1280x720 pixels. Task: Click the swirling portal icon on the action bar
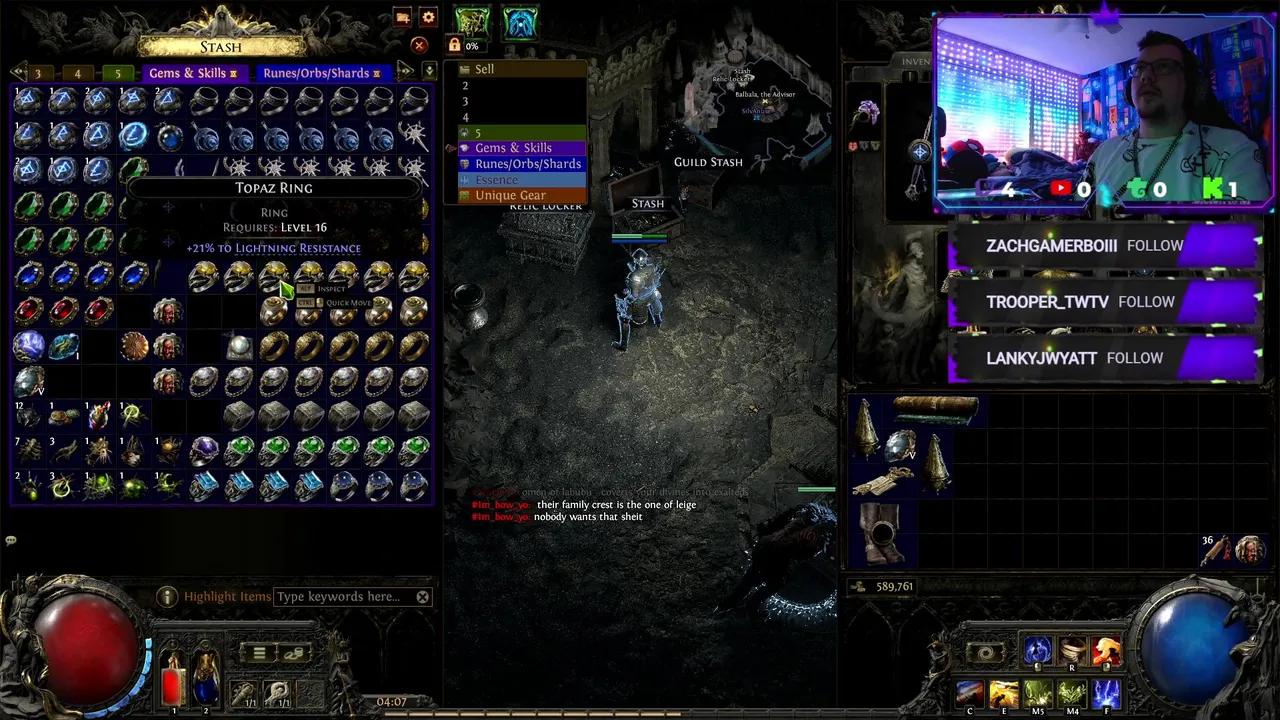986,651
